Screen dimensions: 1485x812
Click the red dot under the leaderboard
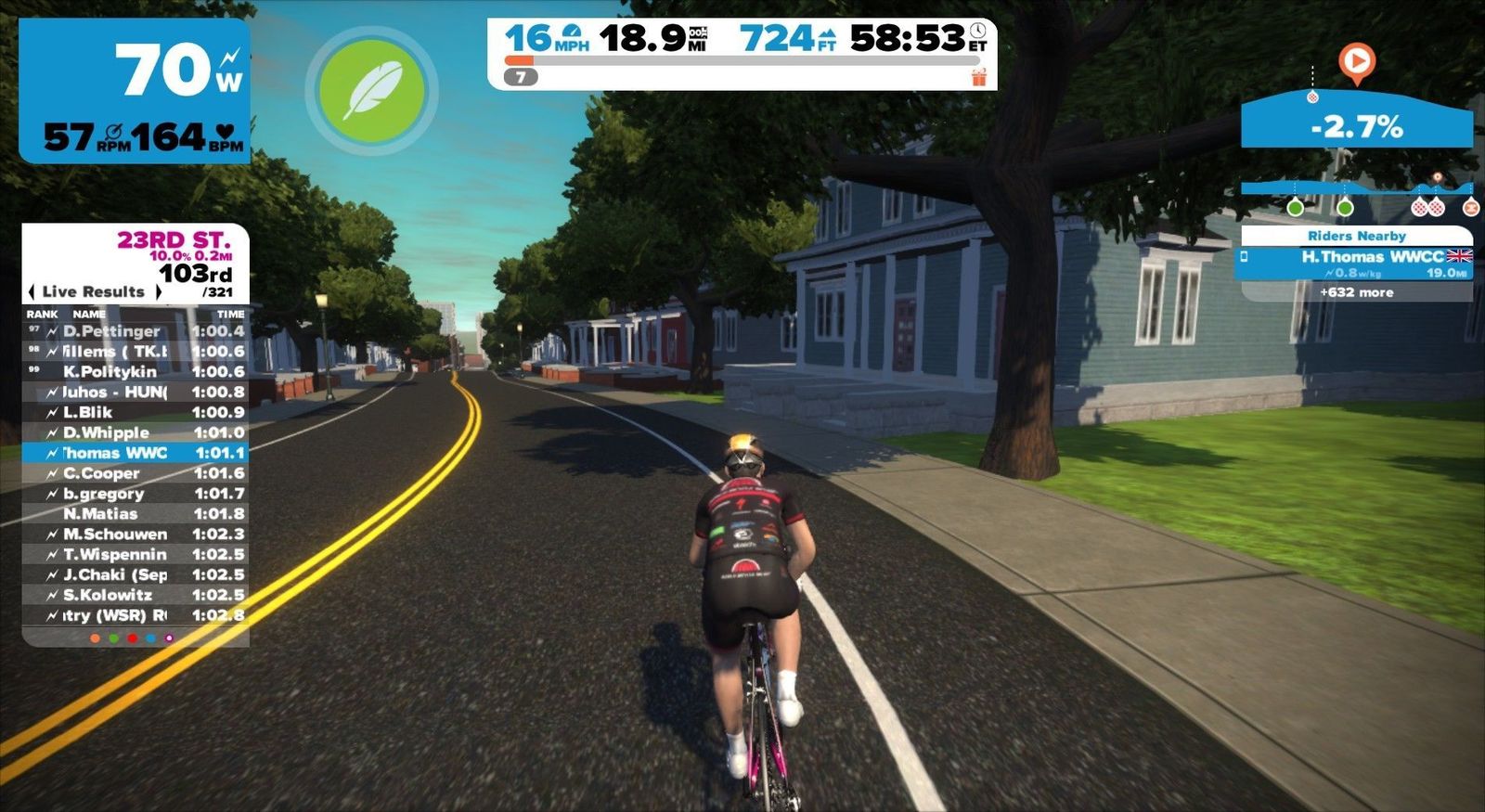132,638
